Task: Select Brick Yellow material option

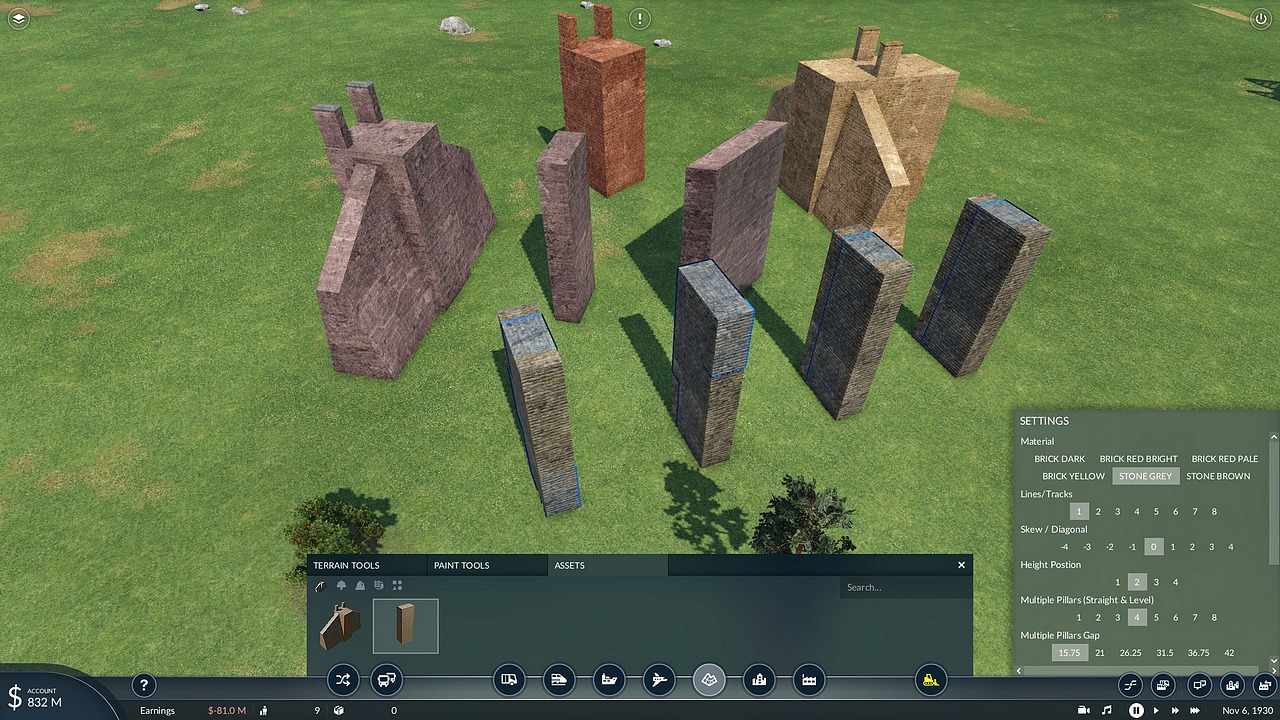Action: tap(1073, 476)
